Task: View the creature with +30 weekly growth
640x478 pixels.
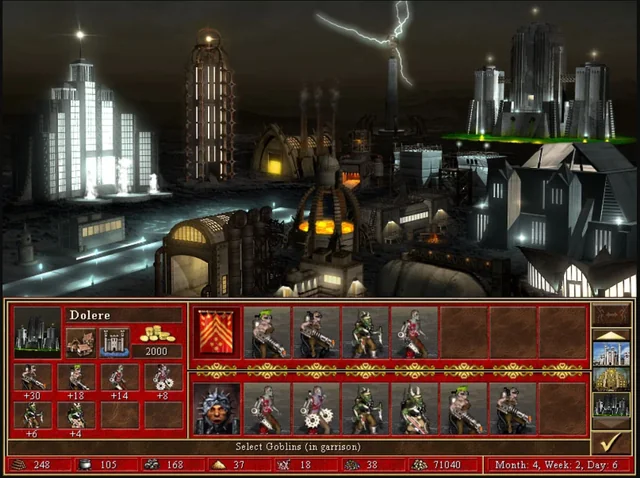Action: [33, 379]
